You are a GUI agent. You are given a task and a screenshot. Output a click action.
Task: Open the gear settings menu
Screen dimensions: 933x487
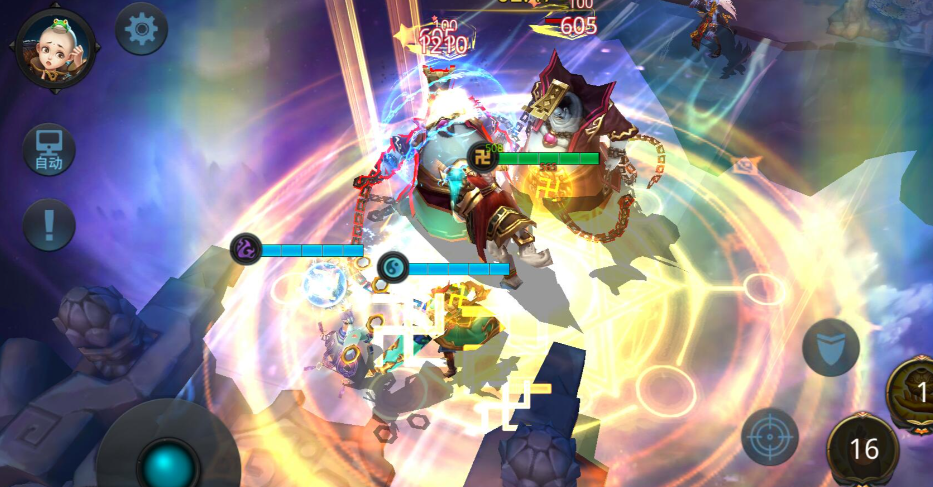coord(141,30)
